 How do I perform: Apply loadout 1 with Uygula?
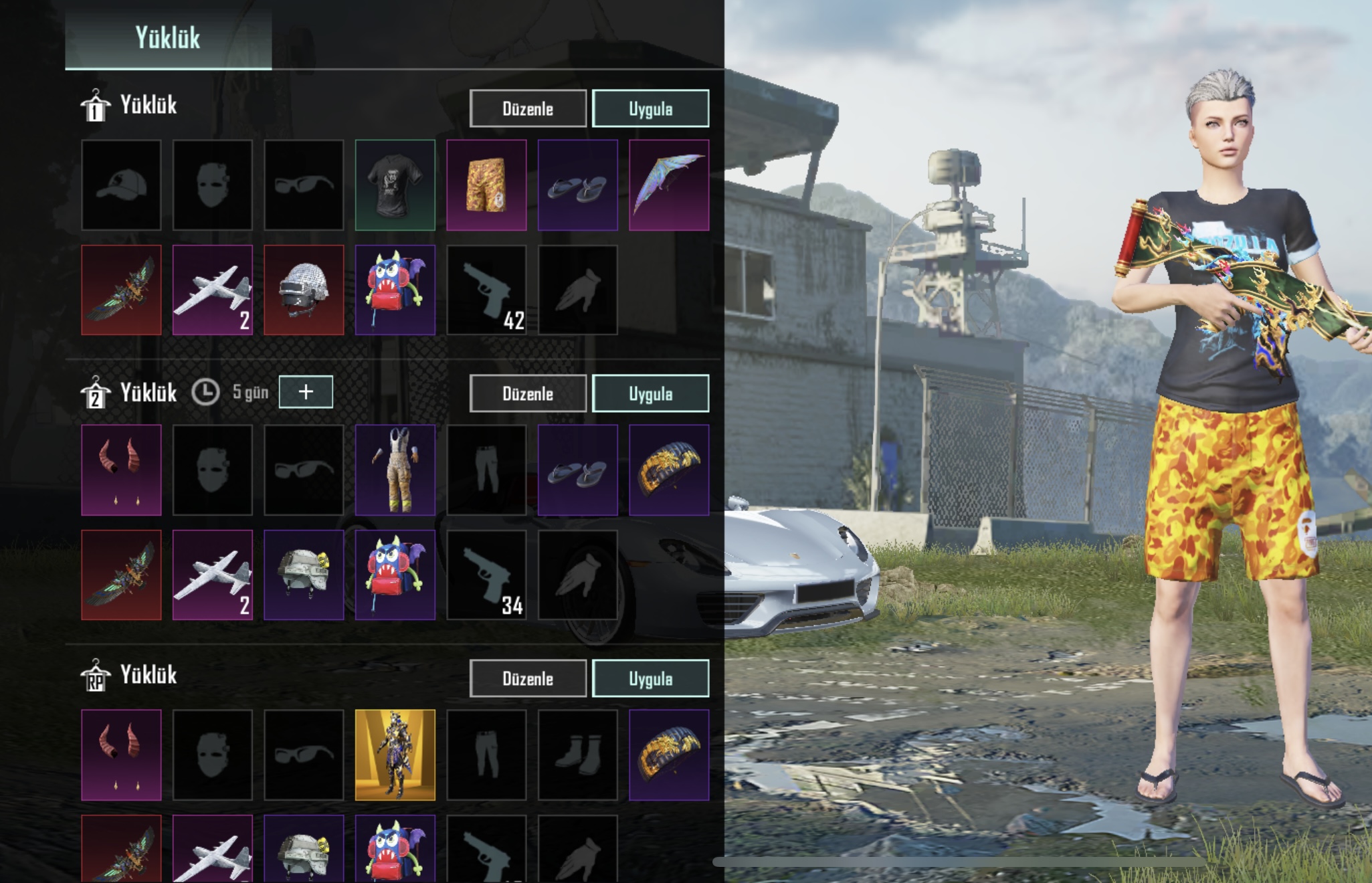650,109
